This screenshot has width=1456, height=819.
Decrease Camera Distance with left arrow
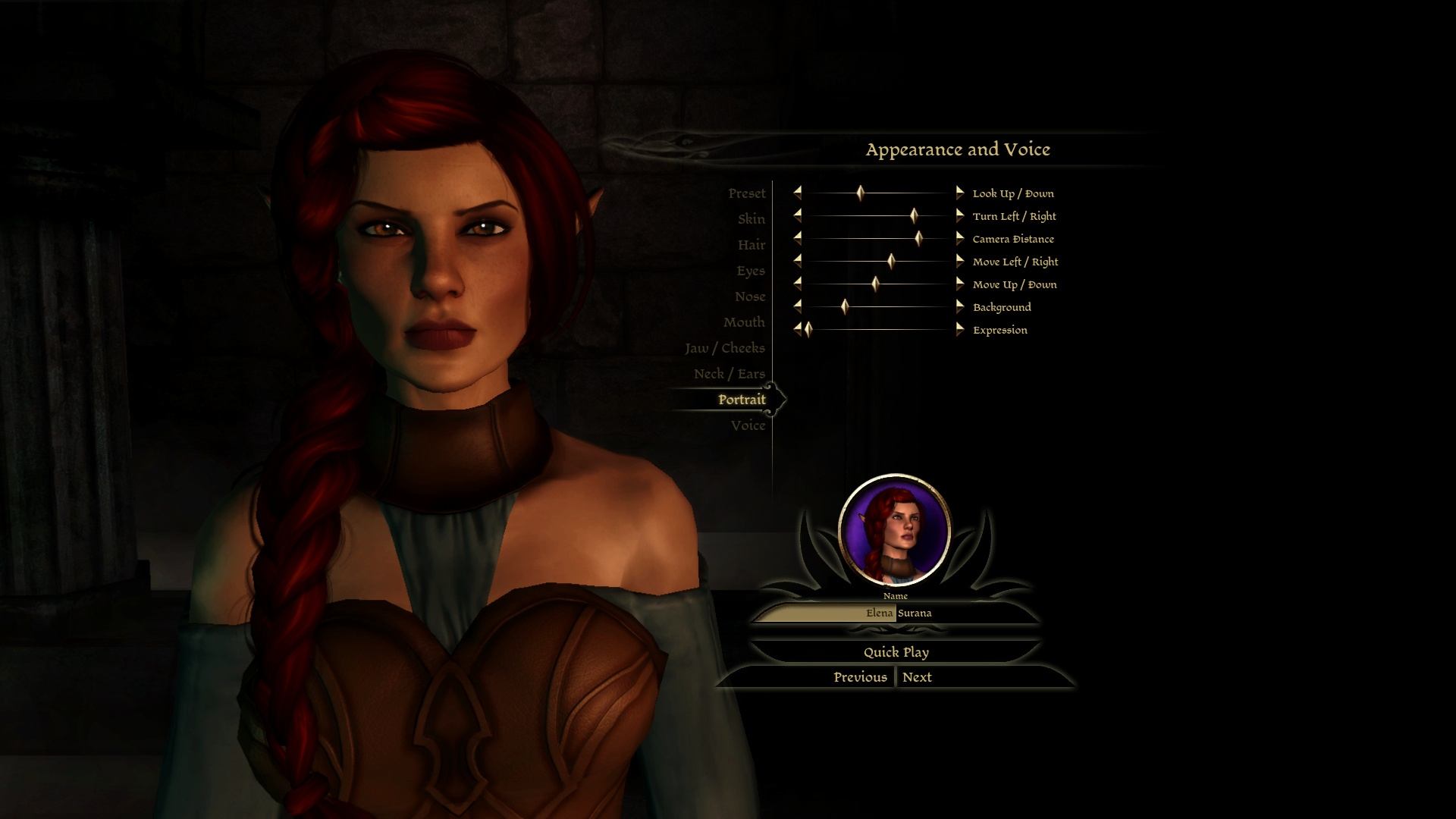[797, 239]
